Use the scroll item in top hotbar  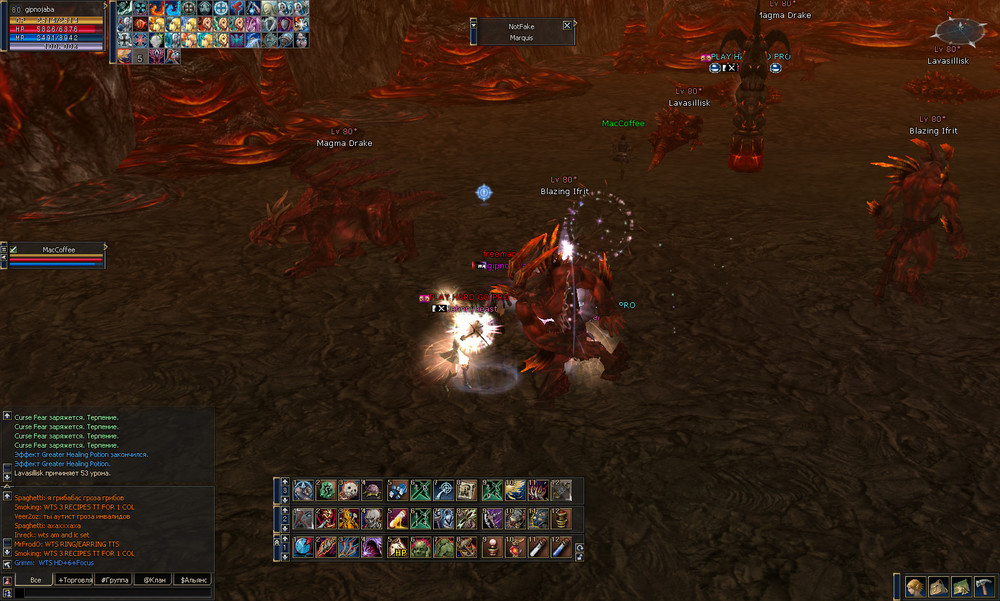pos(467,490)
